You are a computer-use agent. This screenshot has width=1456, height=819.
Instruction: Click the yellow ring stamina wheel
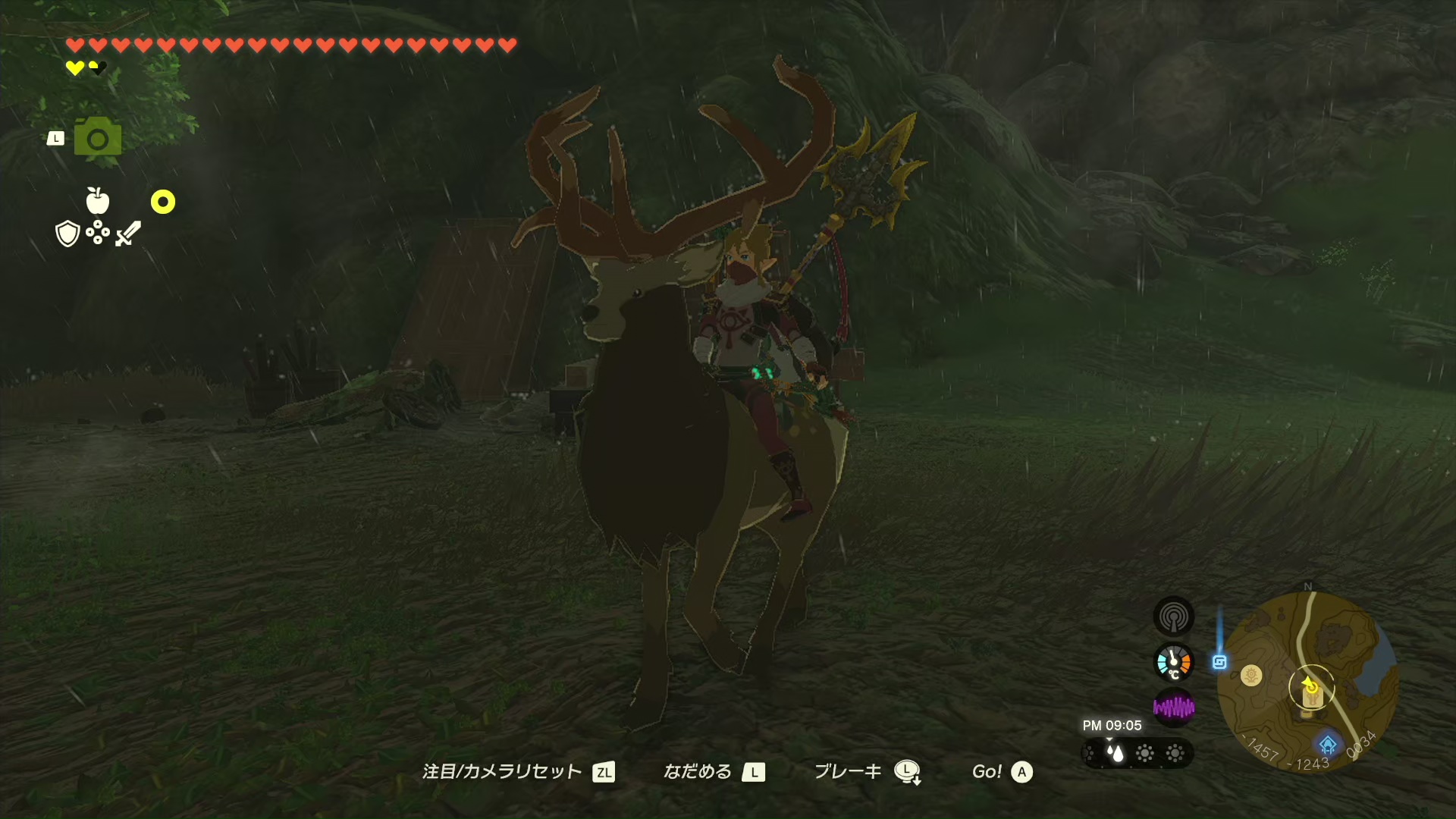click(163, 202)
